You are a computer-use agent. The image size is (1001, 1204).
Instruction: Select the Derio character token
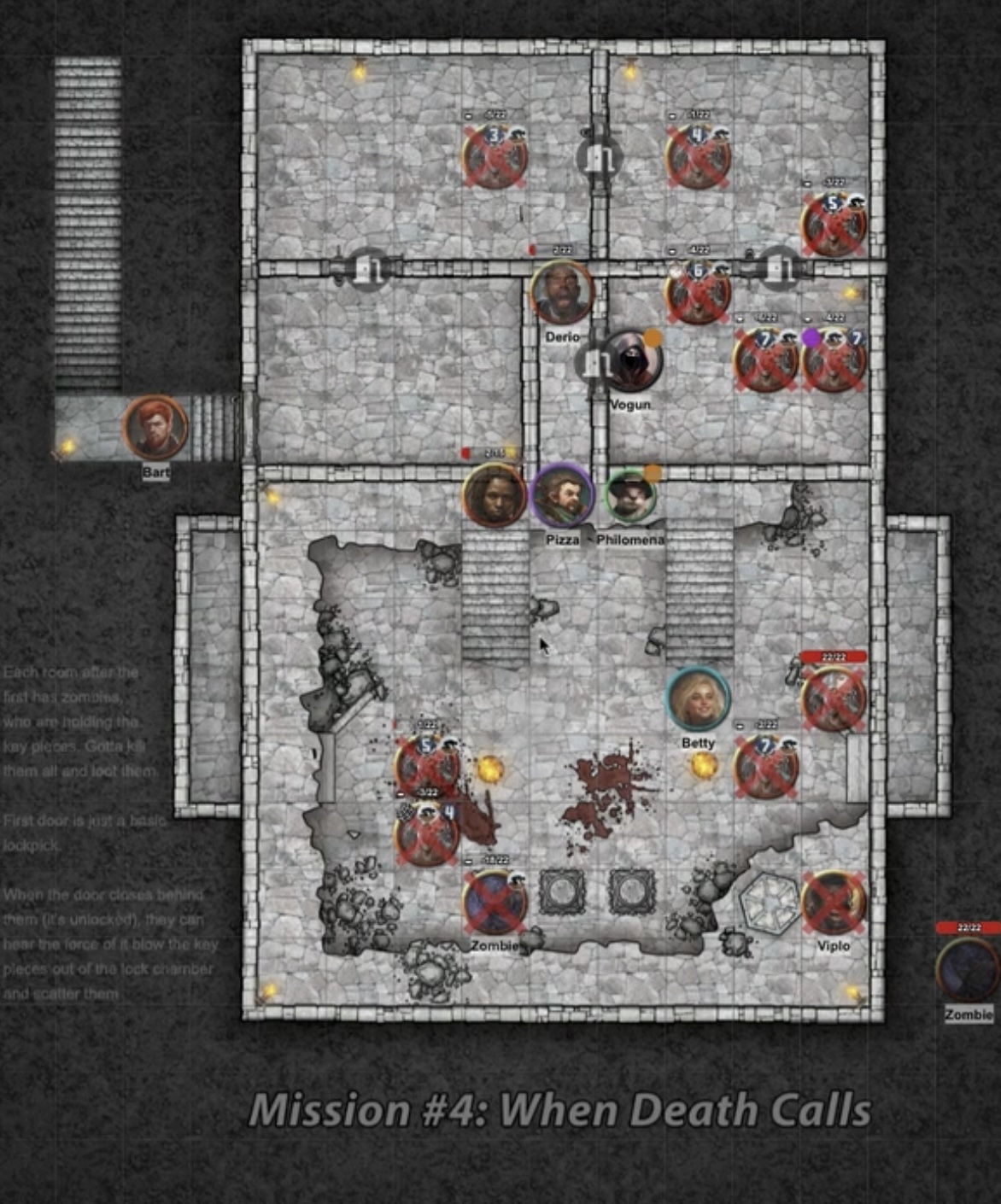tap(561, 293)
